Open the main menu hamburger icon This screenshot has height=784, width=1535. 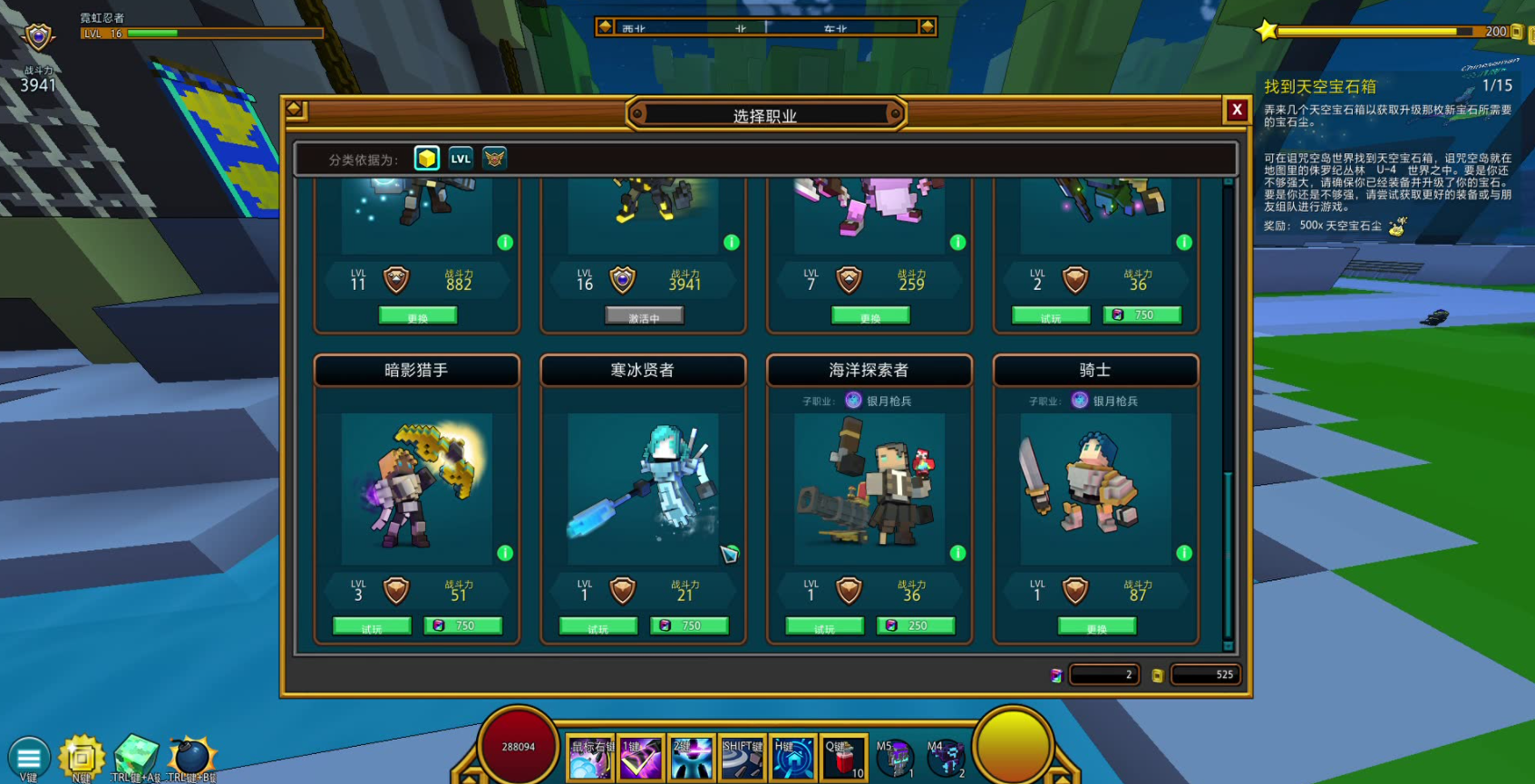tap(28, 757)
